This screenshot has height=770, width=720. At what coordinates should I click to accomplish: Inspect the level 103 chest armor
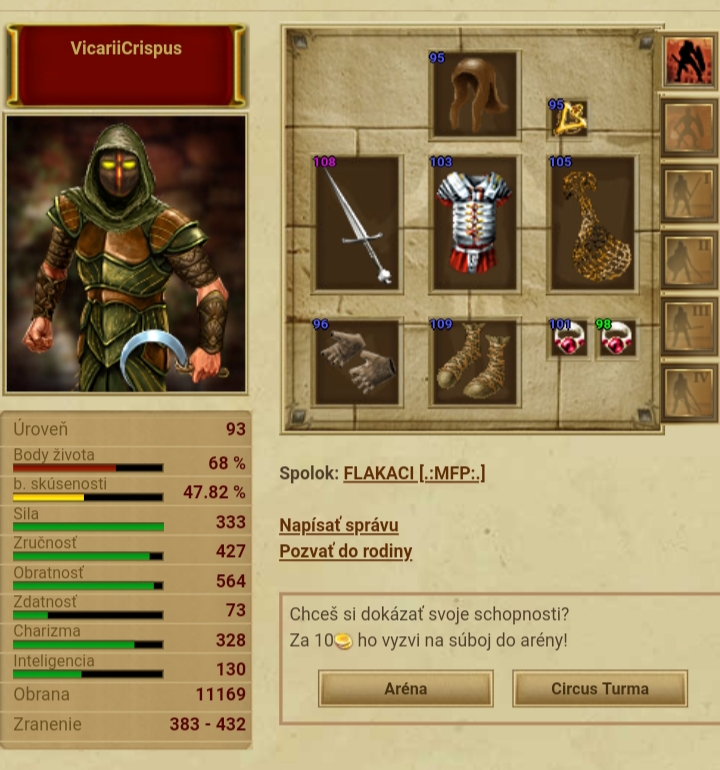(474, 224)
